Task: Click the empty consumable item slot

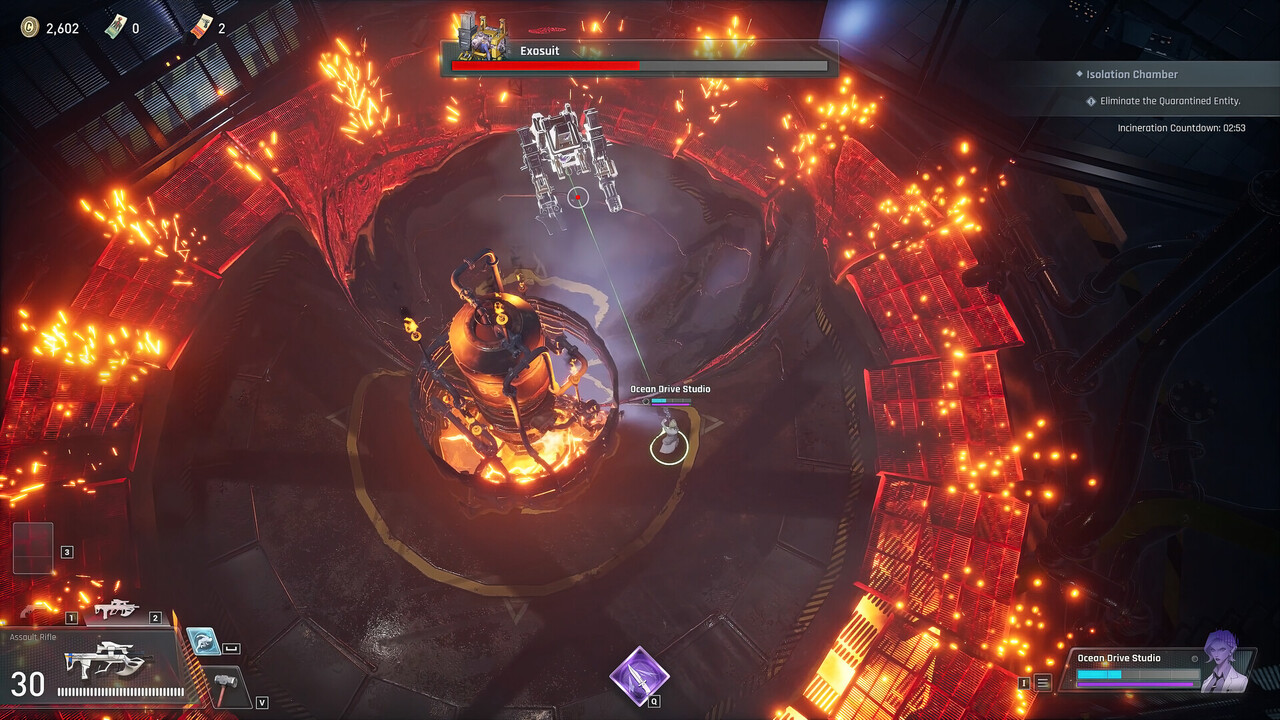Action: pos(32,548)
